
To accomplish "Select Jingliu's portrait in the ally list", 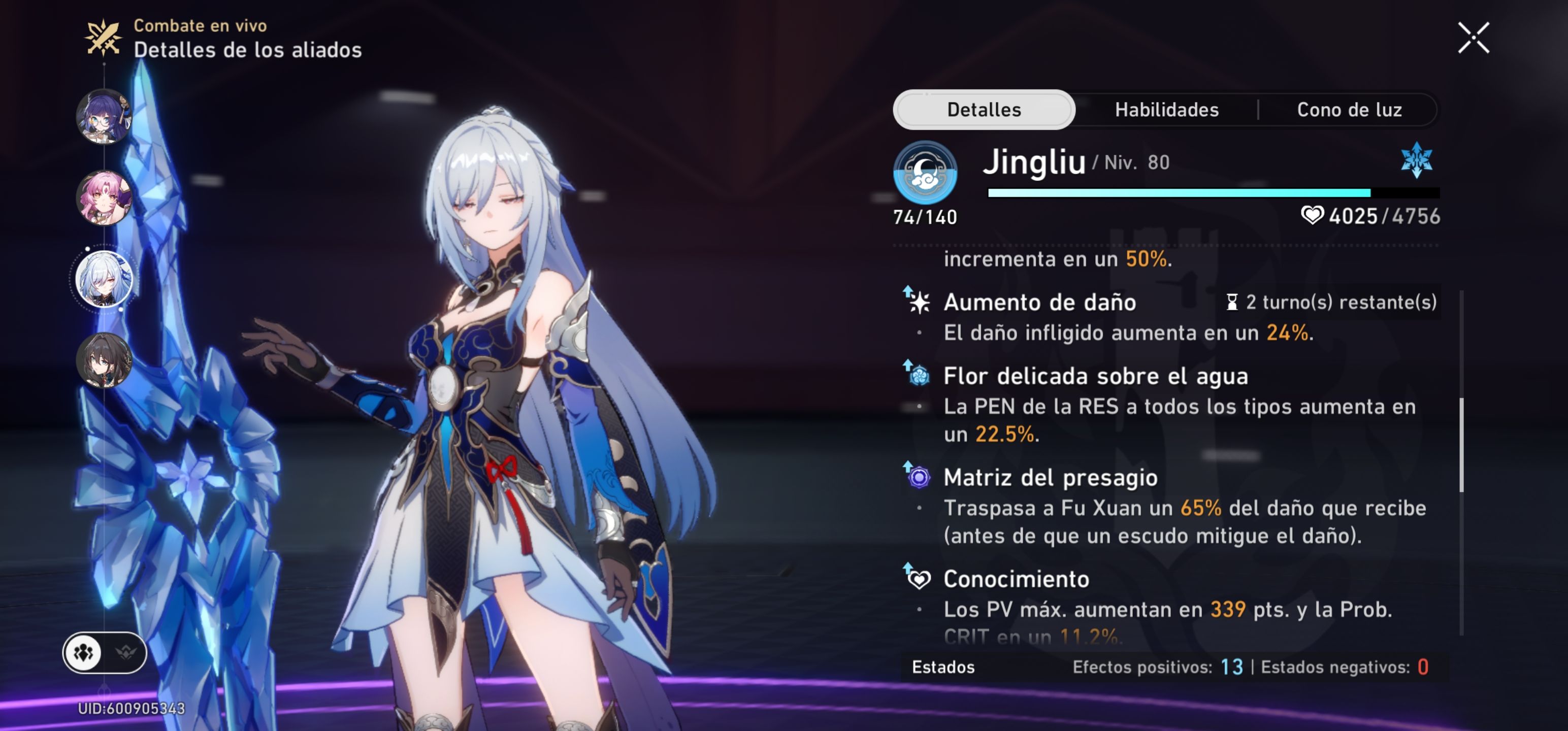I will tap(104, 277).
